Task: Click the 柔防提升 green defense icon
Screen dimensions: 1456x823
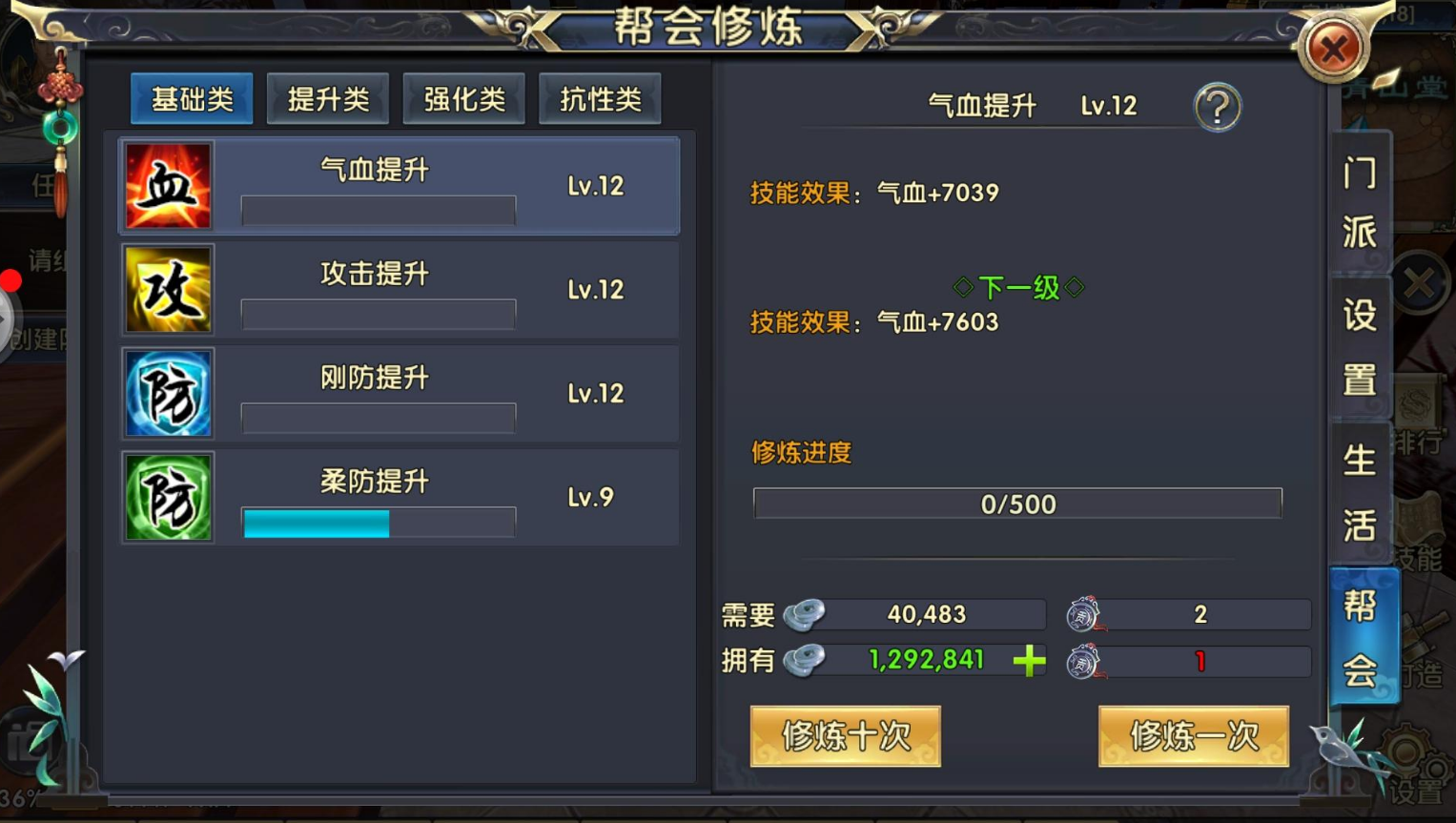Action: click(168, 497)
